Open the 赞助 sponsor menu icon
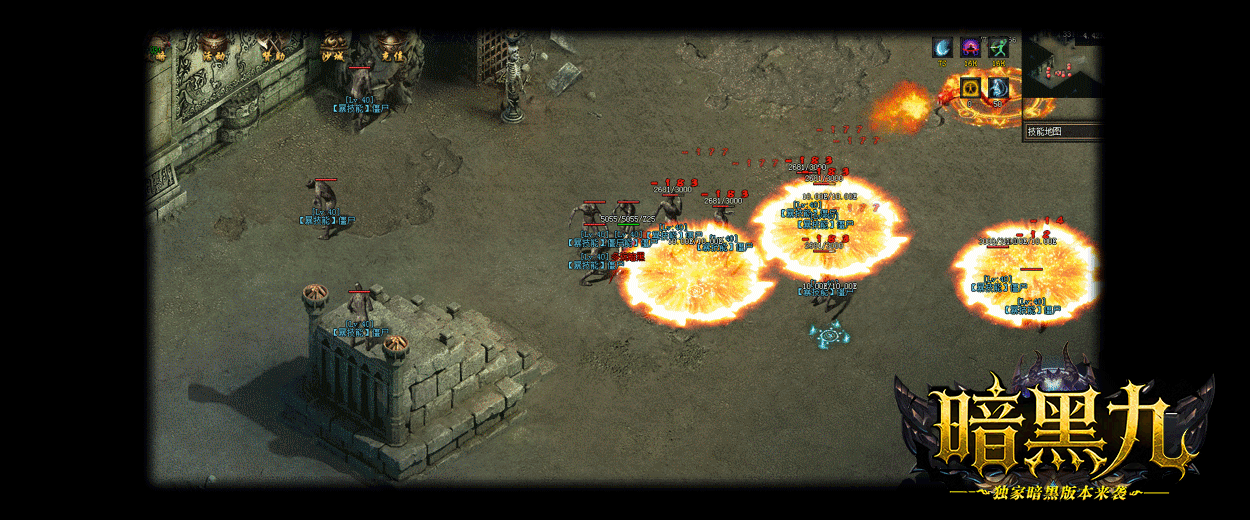The height and width of the screenshot is (520, 1250). [x=272, y=47]
